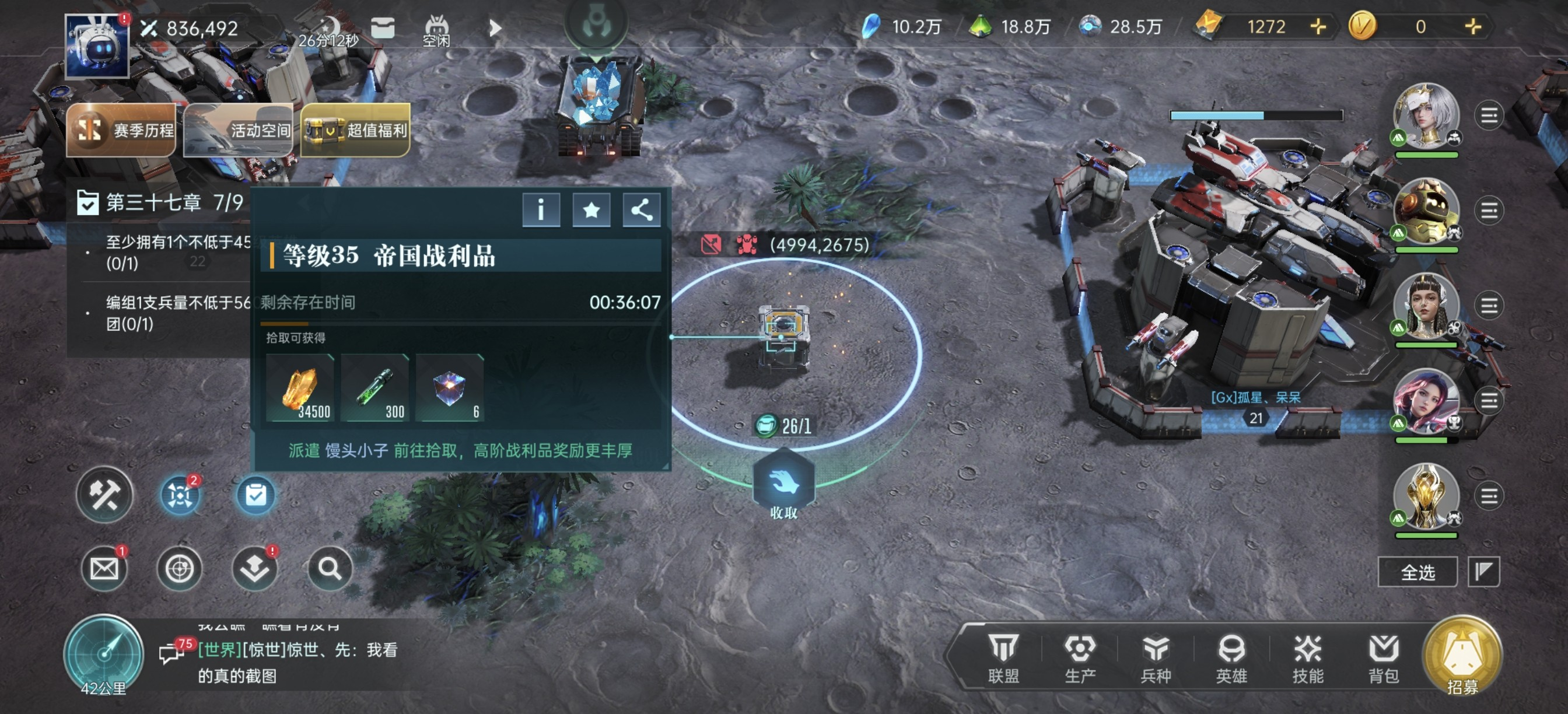The image size is (1568, 714).
Task: Open the magnifying glass search
Action: pyautogui.click(x=330, y=569)
